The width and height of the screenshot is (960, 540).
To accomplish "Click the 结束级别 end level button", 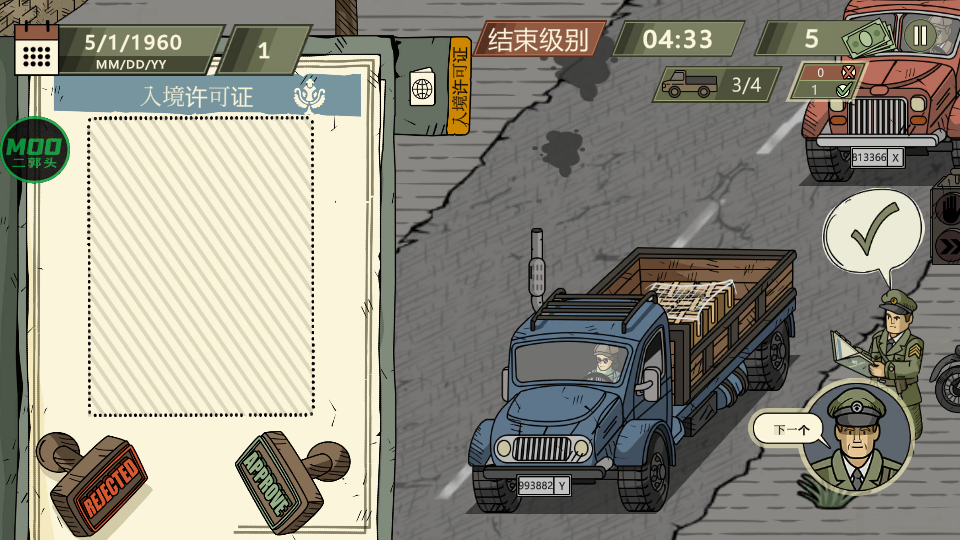I will [538, 40].
